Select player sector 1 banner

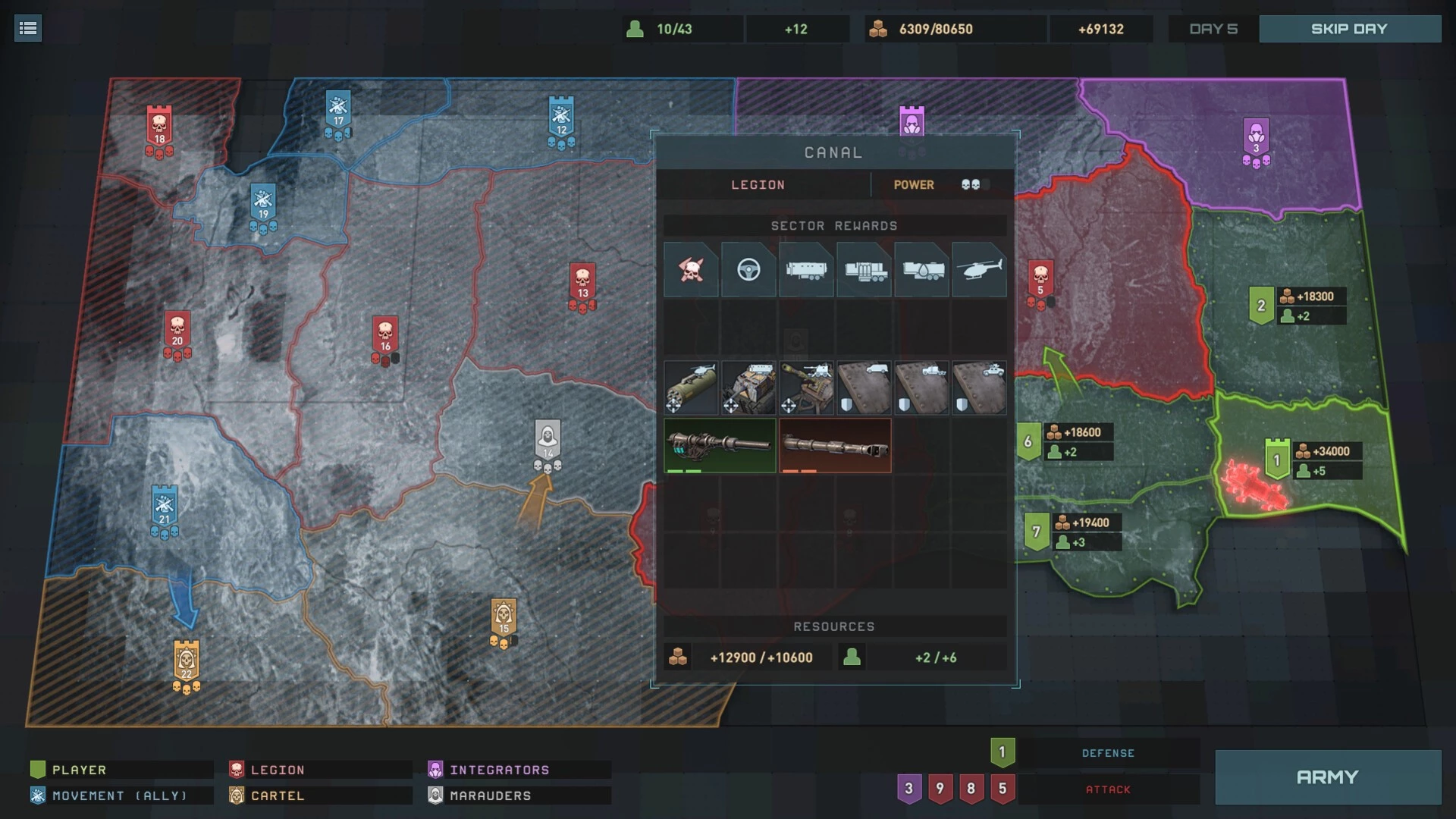(x=1277, y=460)
